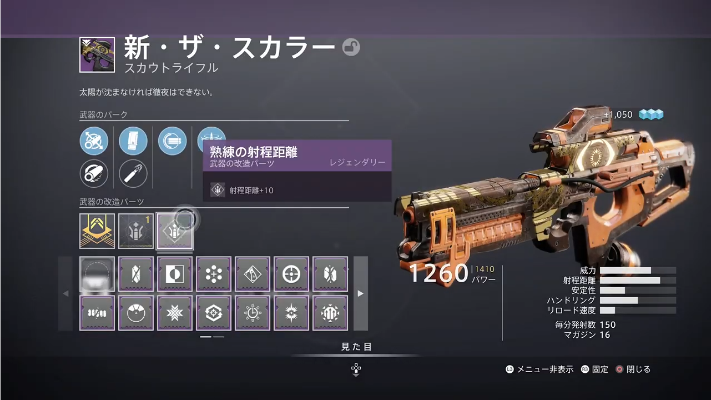Open the highlighted range mod slot
The width and height of the screenshot is (711, 400).
click(x=174, y=232)
